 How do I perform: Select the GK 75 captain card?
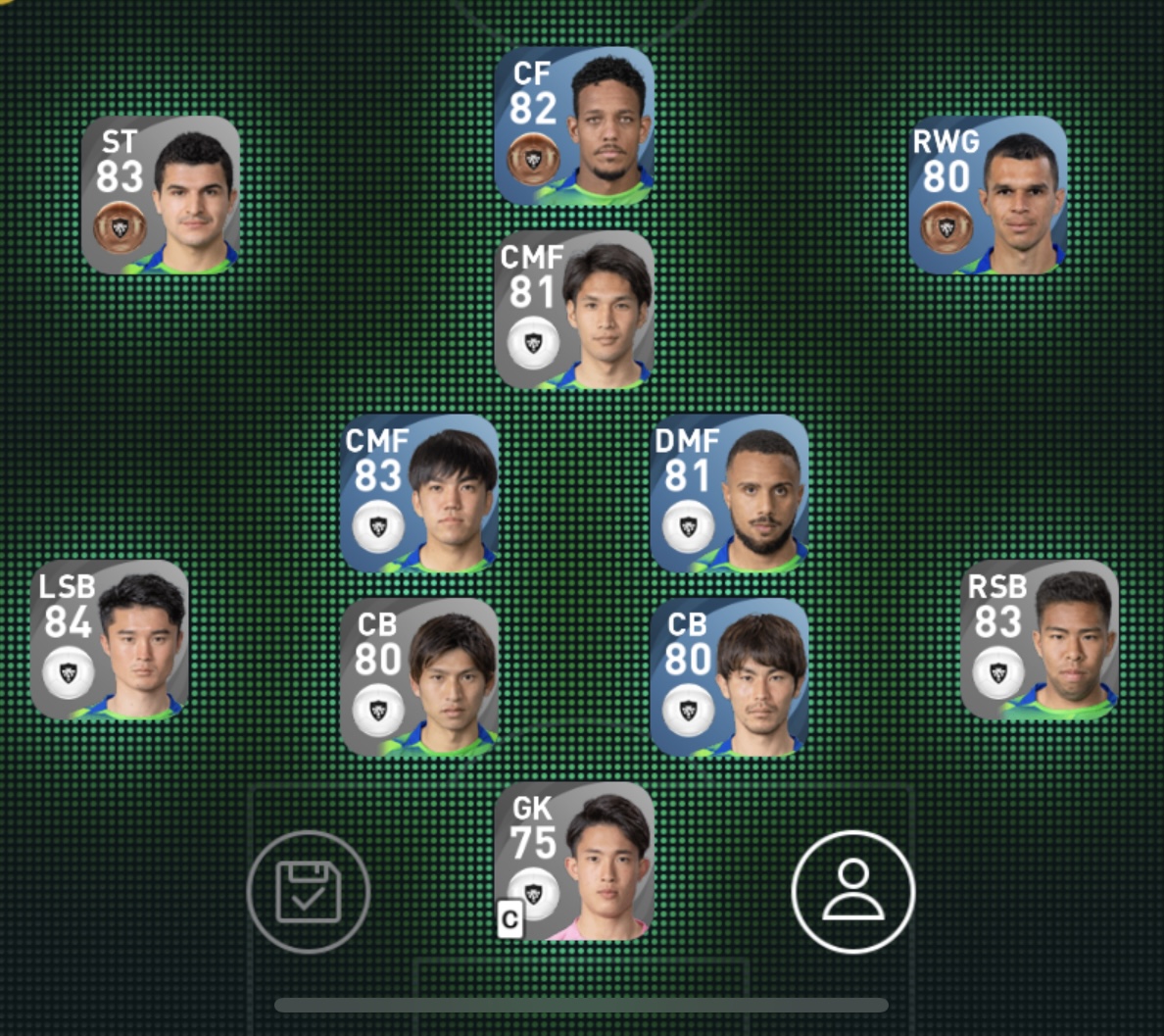574,862
